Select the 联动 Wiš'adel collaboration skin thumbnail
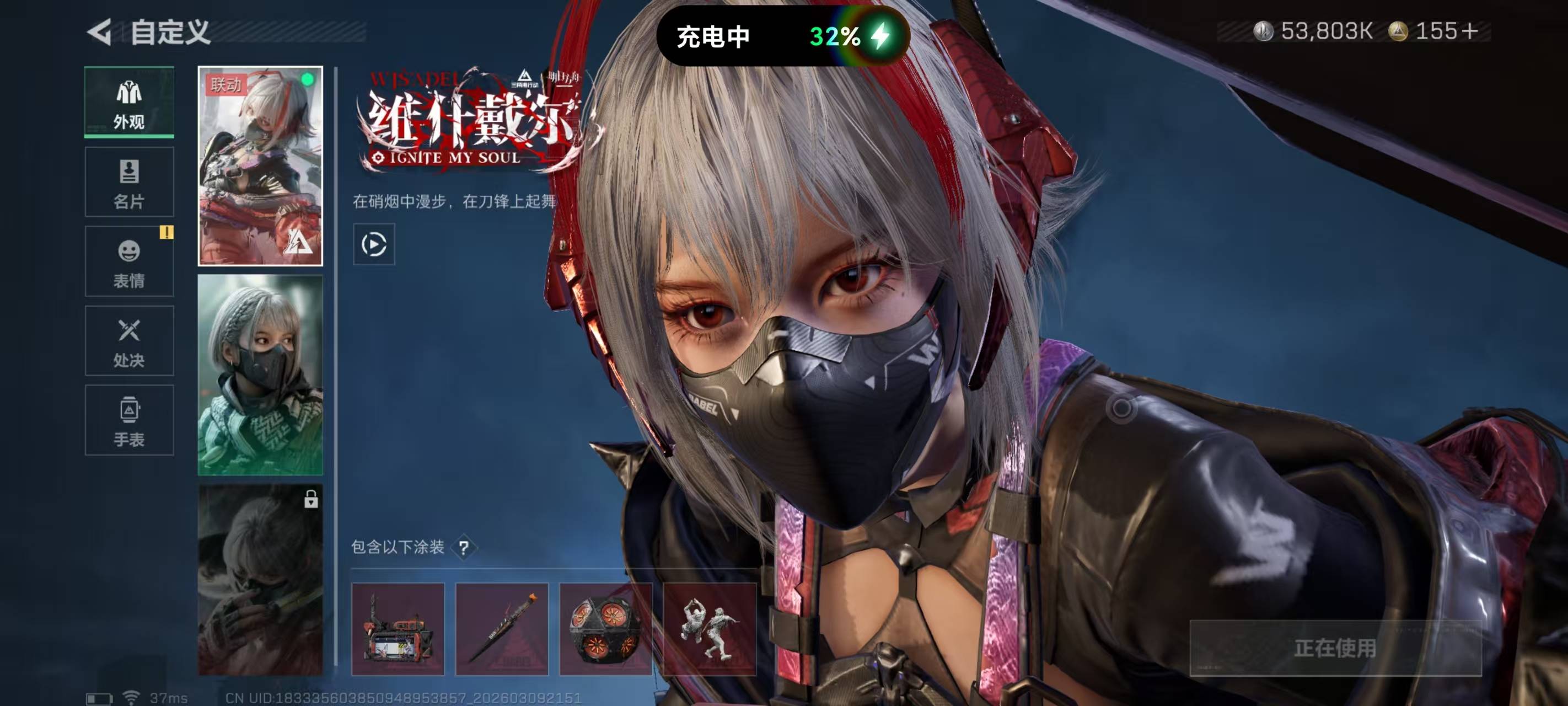 260,165
